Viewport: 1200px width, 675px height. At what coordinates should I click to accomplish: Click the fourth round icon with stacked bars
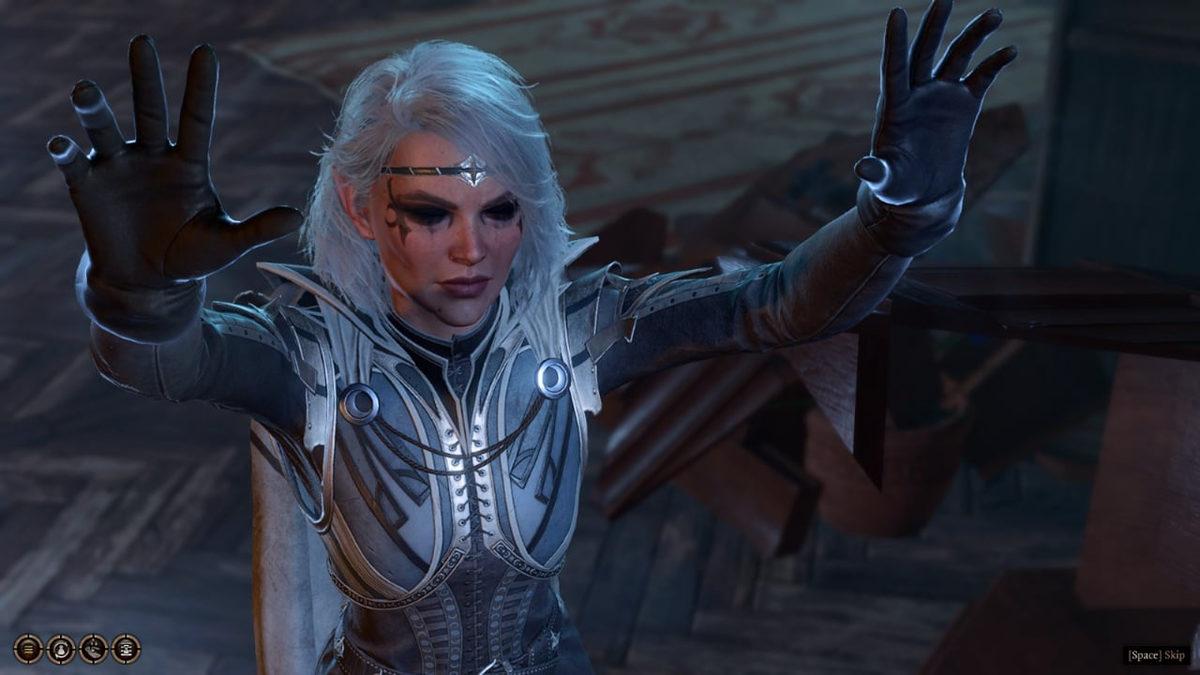point(126,649)
